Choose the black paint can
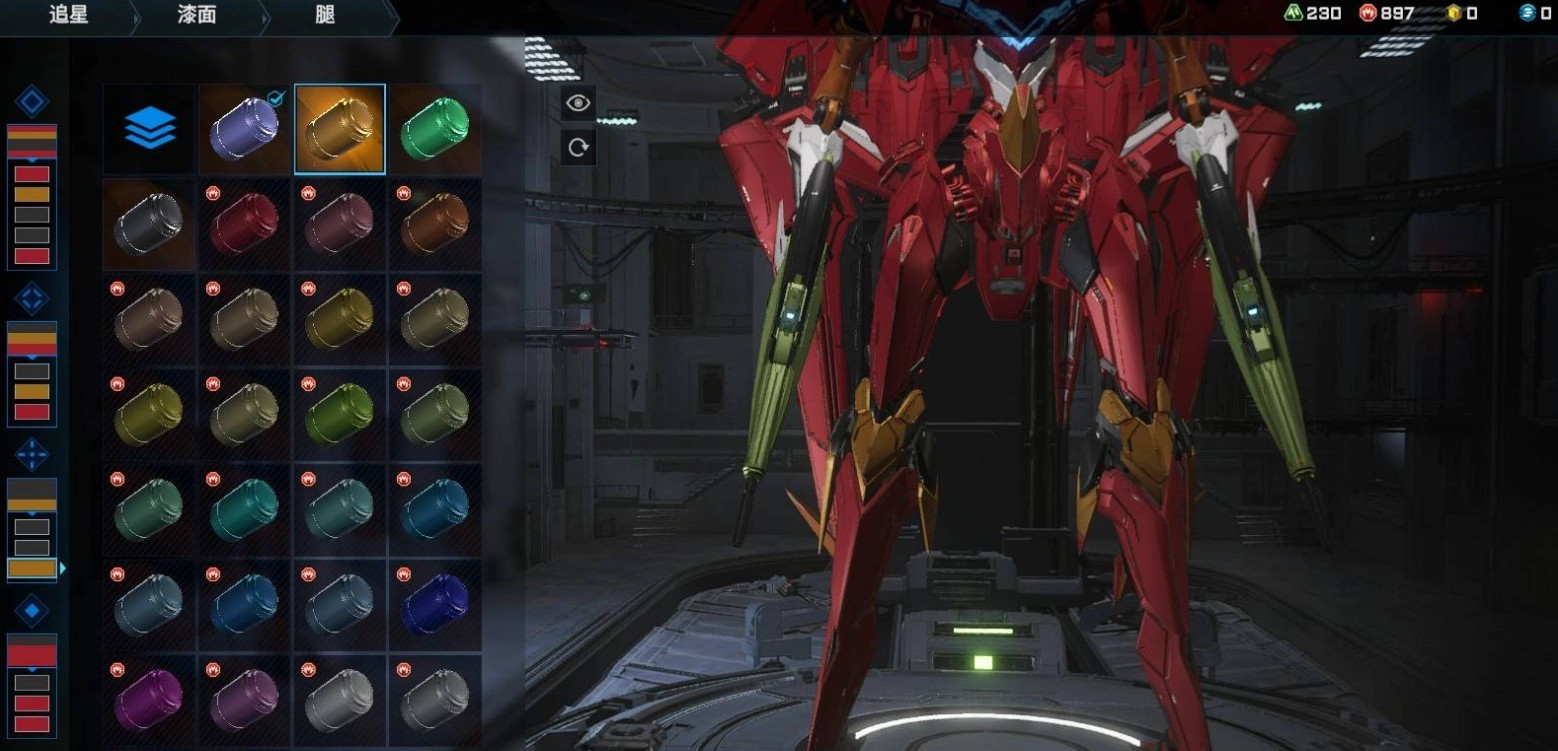 click(x=149, y=224)
